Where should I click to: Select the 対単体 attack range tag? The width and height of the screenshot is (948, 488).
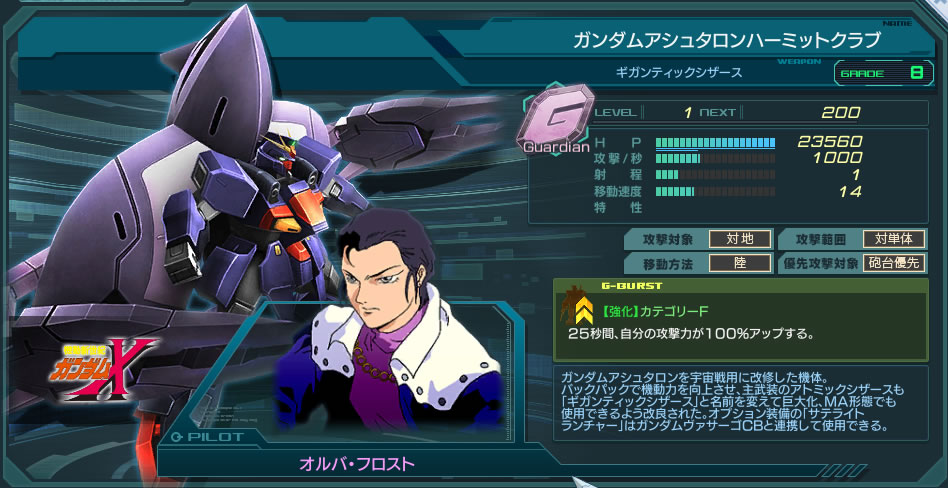895,238
